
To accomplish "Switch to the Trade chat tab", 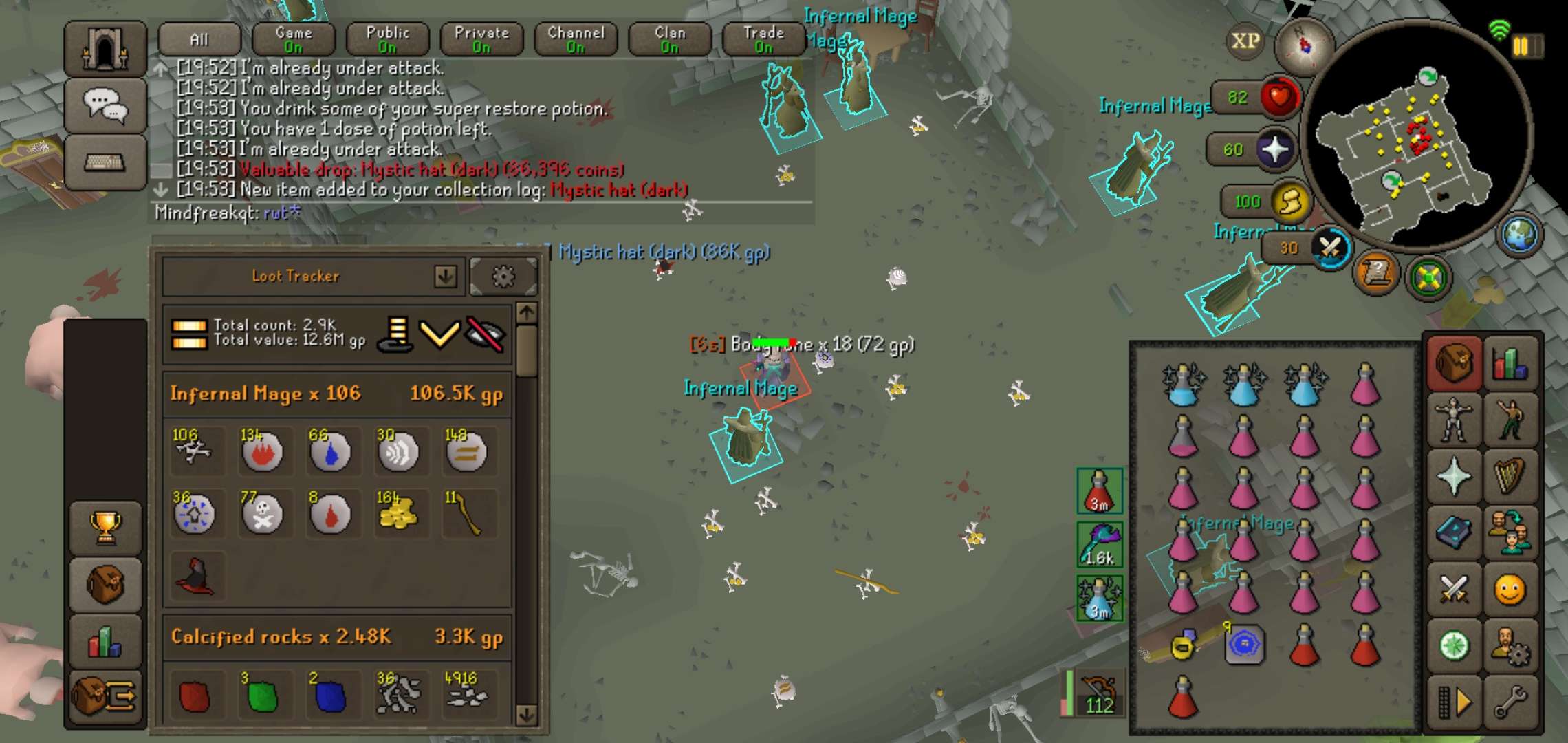I will coord(763,39).
